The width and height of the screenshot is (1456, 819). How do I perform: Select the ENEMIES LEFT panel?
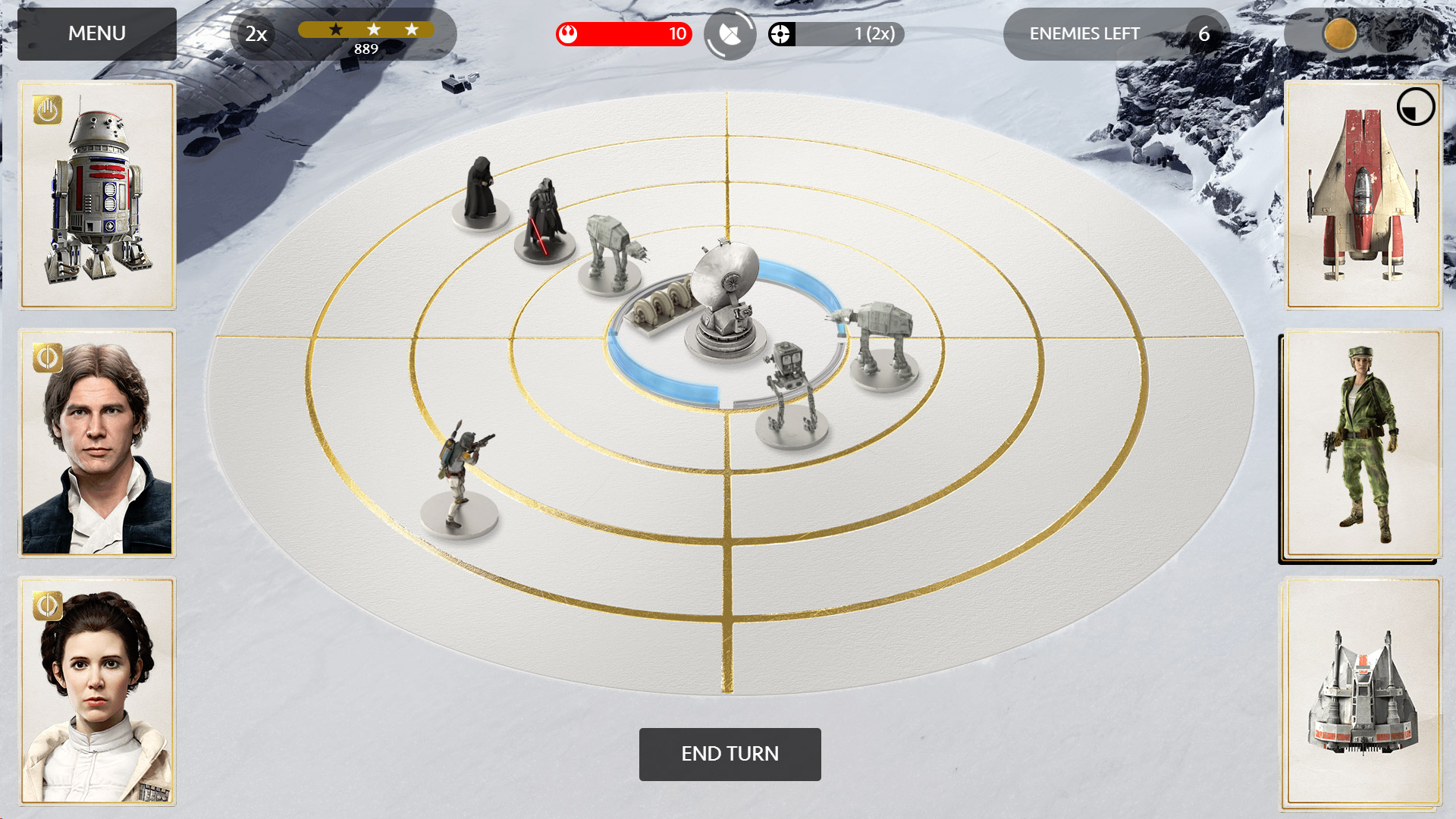[1084, 33]
